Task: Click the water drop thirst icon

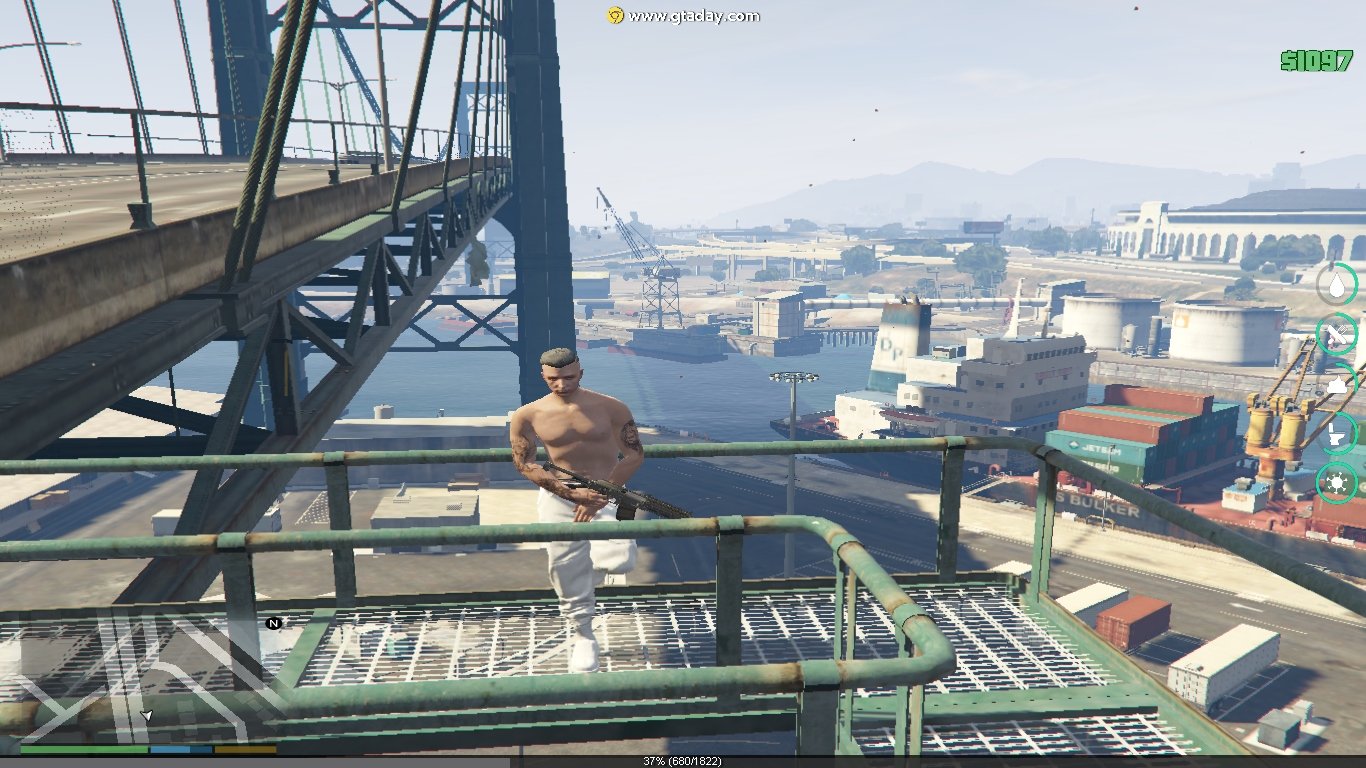Action: pos(1337,284)
